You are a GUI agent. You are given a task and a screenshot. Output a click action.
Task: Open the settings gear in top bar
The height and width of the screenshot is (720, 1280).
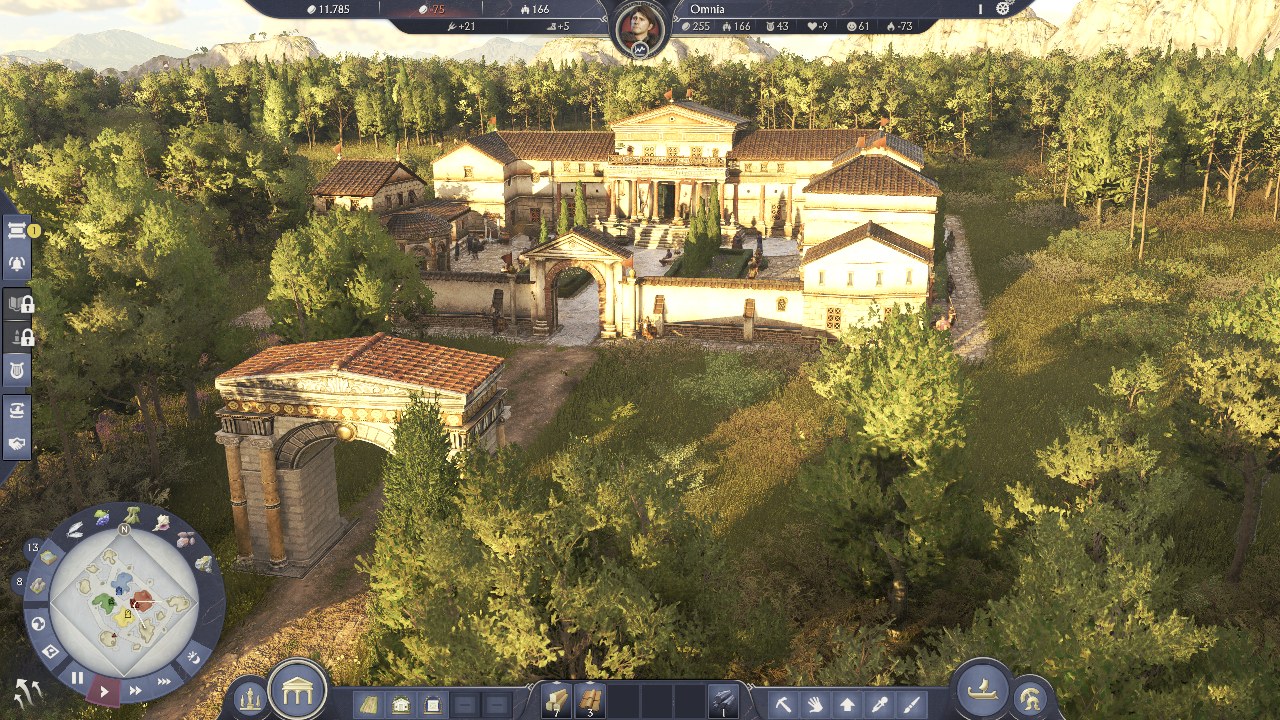(1003, 9)
